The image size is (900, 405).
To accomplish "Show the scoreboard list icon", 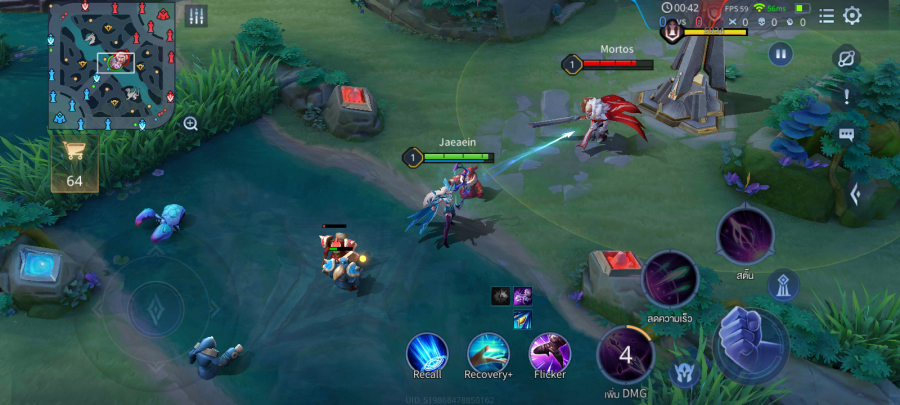I will pos(826,16).
